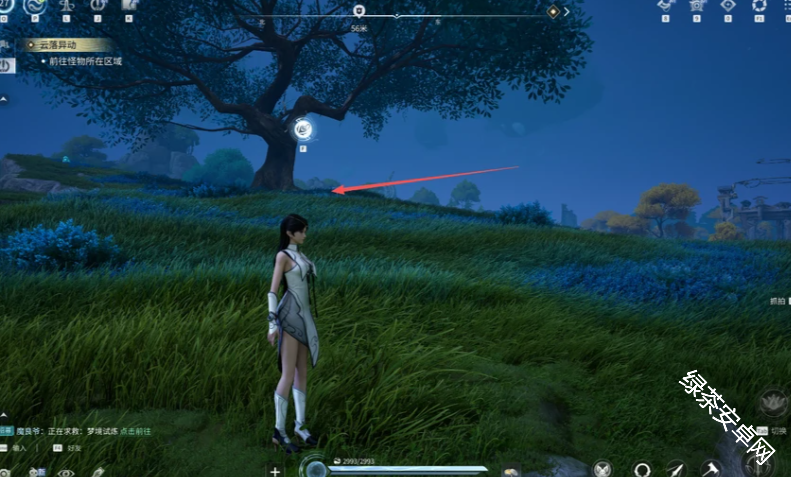Click the 点击前往 link in chat
The height and width of the screenshot is (477, 791).
tap(137, 431)
